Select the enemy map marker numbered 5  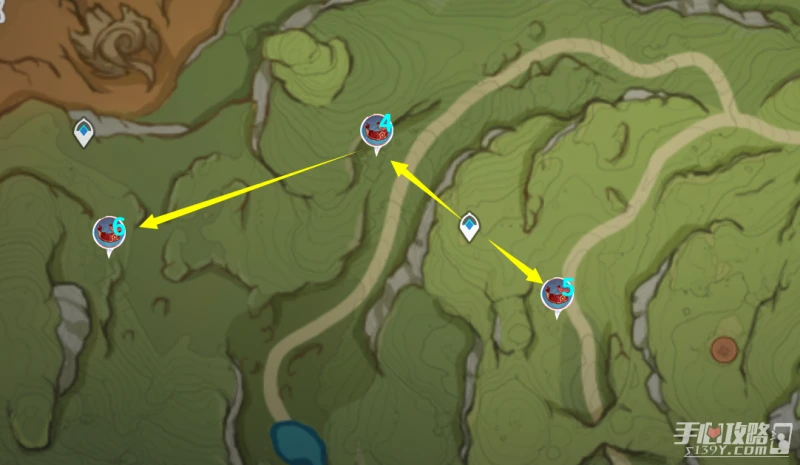(x=556, y=293)
